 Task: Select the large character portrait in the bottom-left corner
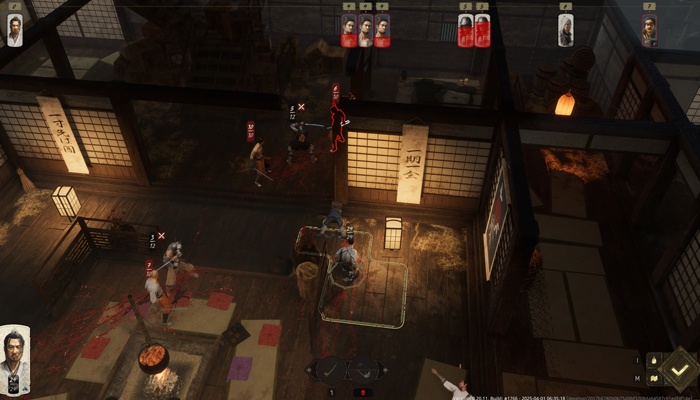(x=15, y=359)
